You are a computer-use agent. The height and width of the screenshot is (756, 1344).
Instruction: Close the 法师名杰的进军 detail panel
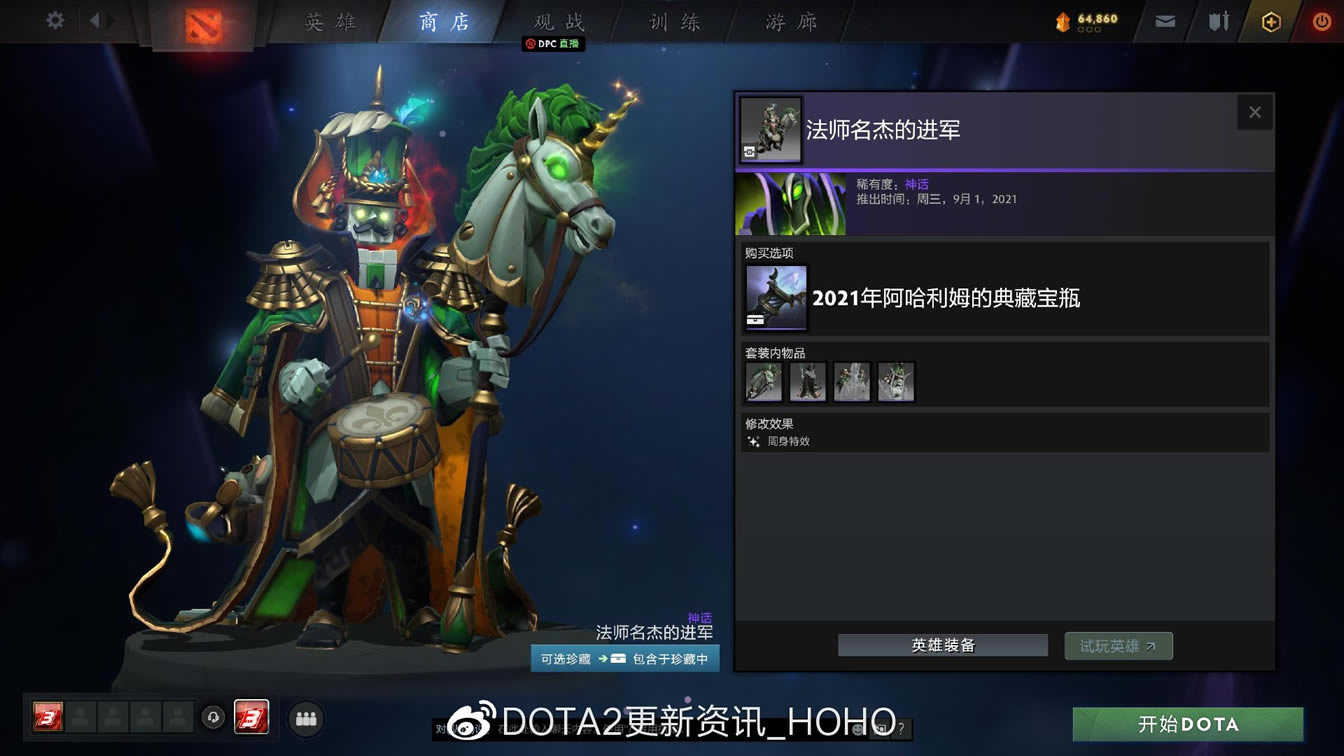tap(1255, 112)
